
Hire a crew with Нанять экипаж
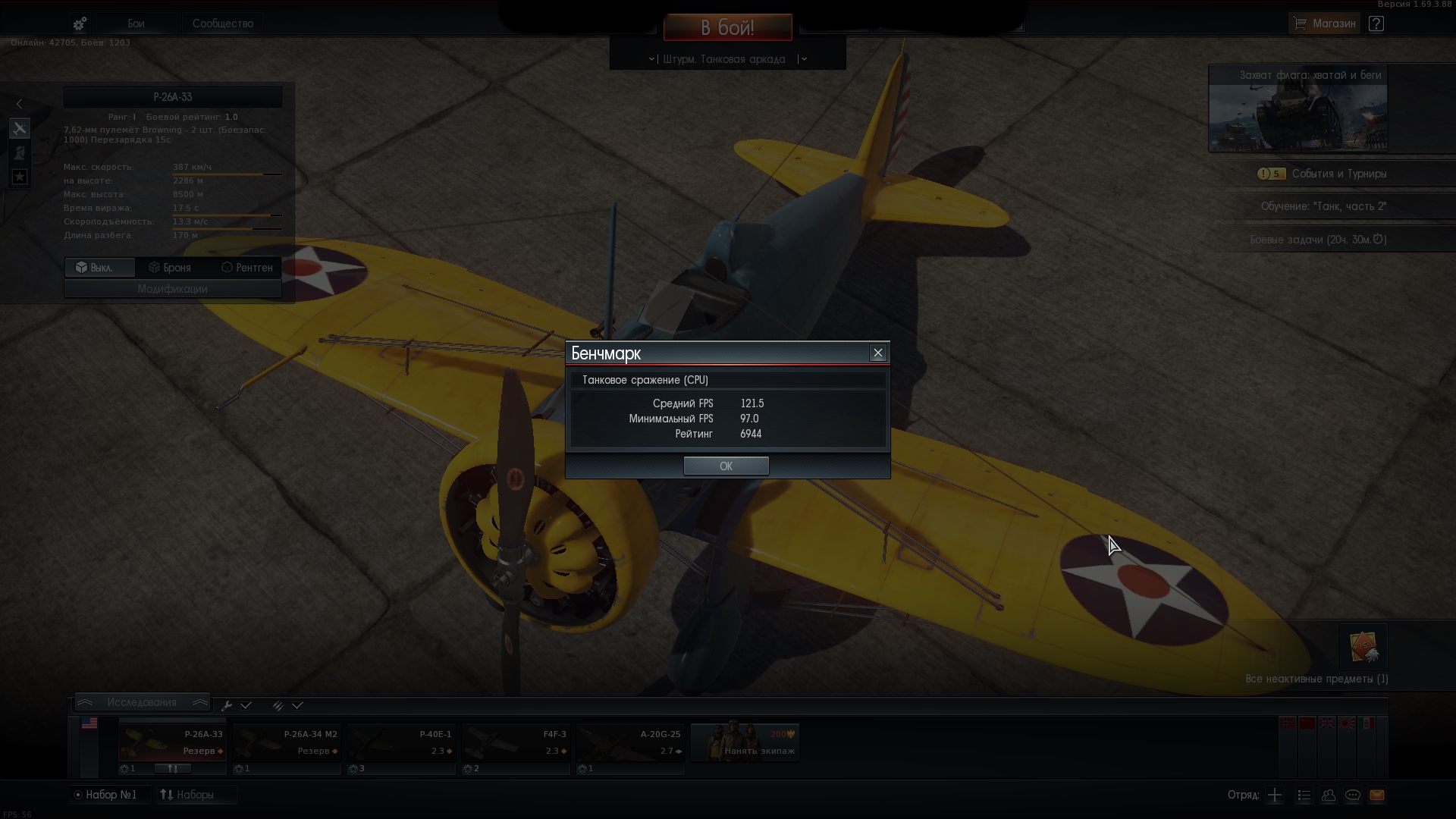[x=745, y=742]
